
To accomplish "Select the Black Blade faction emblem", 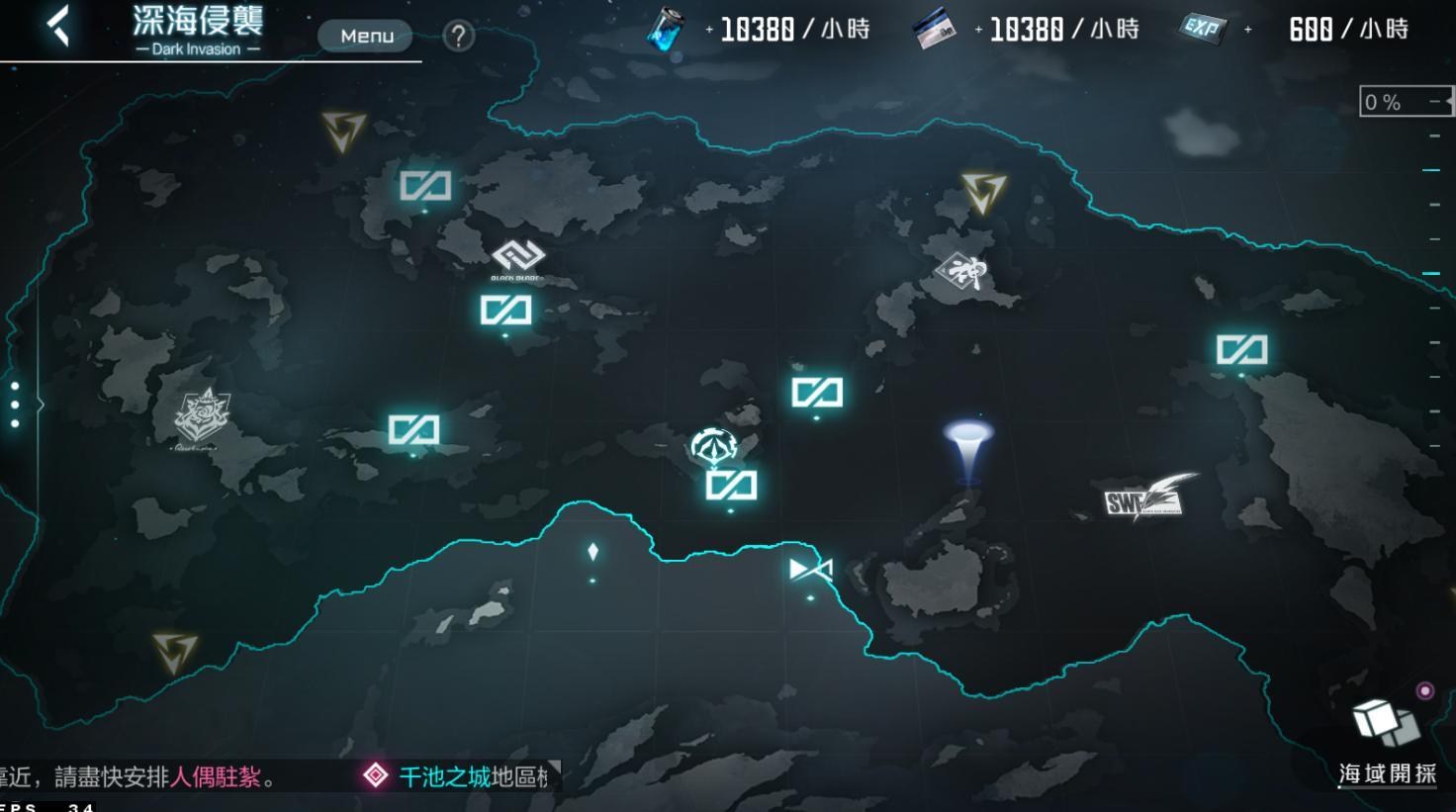I will (517, 259).
